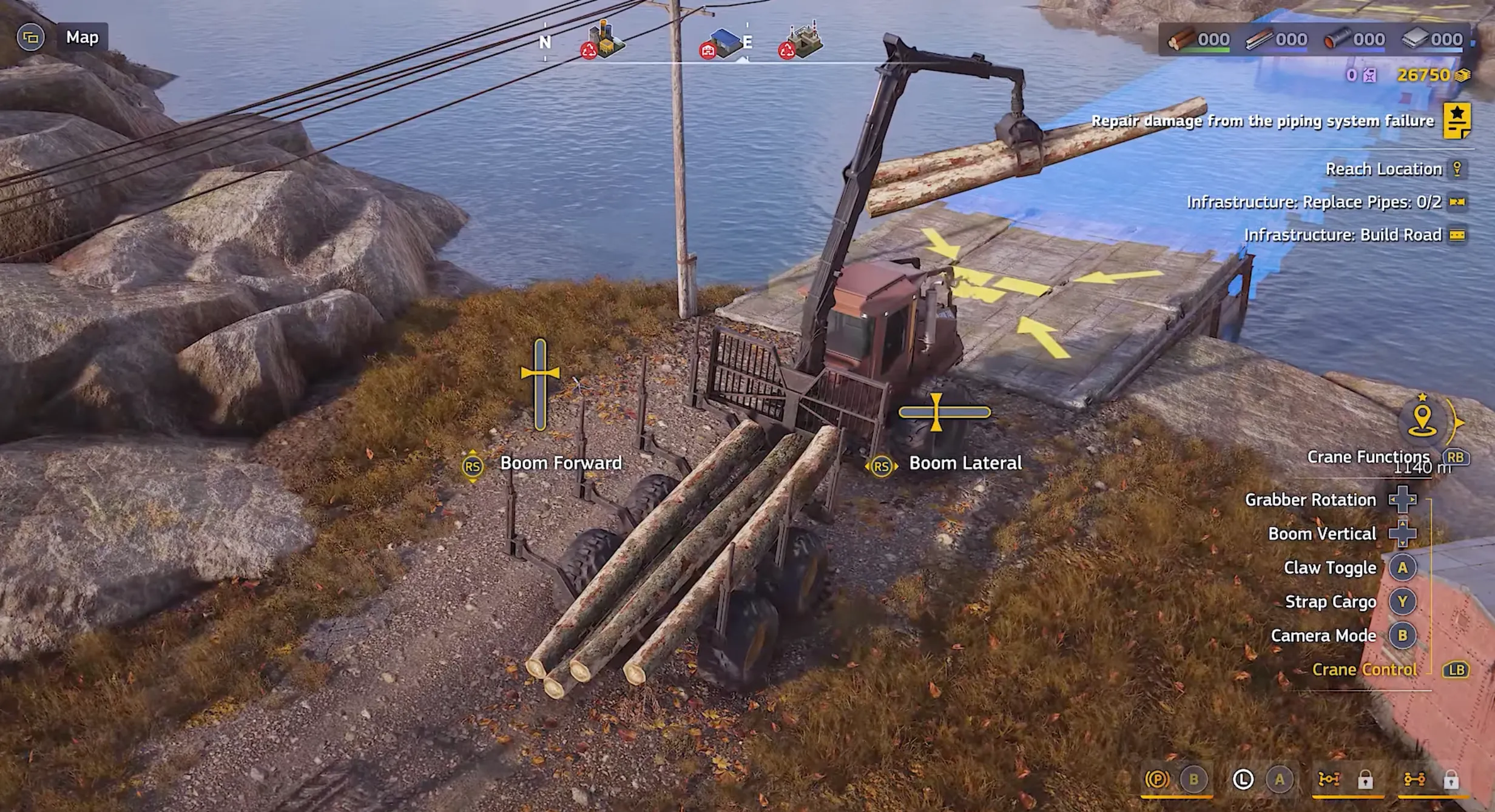Toggle the differential lock icon
This screenshot has width=1495, height=812.
[1329, 779]
